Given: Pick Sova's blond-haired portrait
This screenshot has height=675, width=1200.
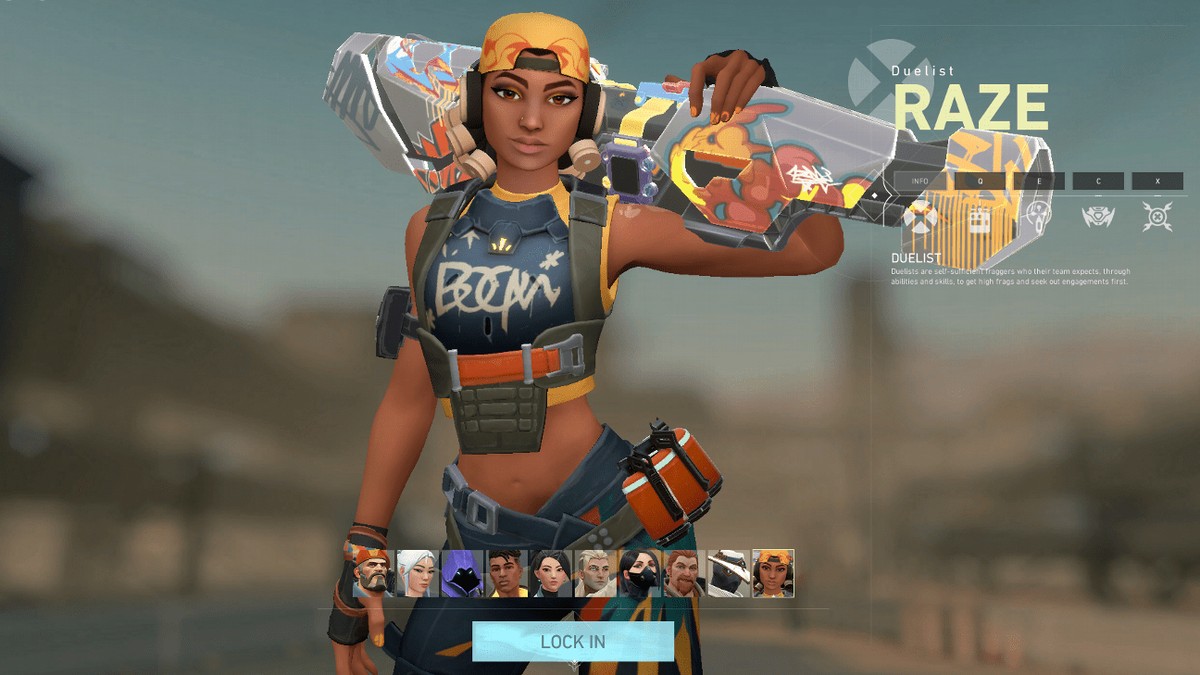Looking at the screenshot, I should click(596, 573).
